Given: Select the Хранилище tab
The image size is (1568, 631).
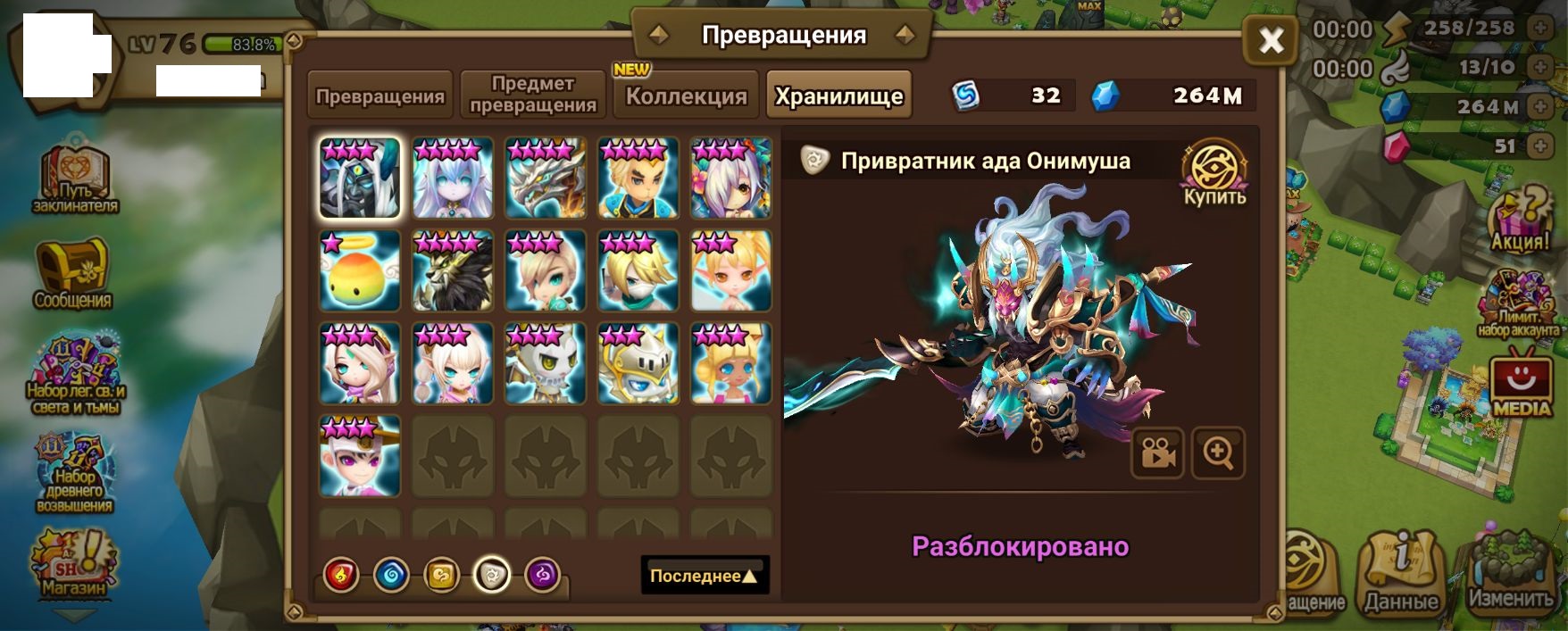Looking at the screenshot, I should click(x=838, y=95).
